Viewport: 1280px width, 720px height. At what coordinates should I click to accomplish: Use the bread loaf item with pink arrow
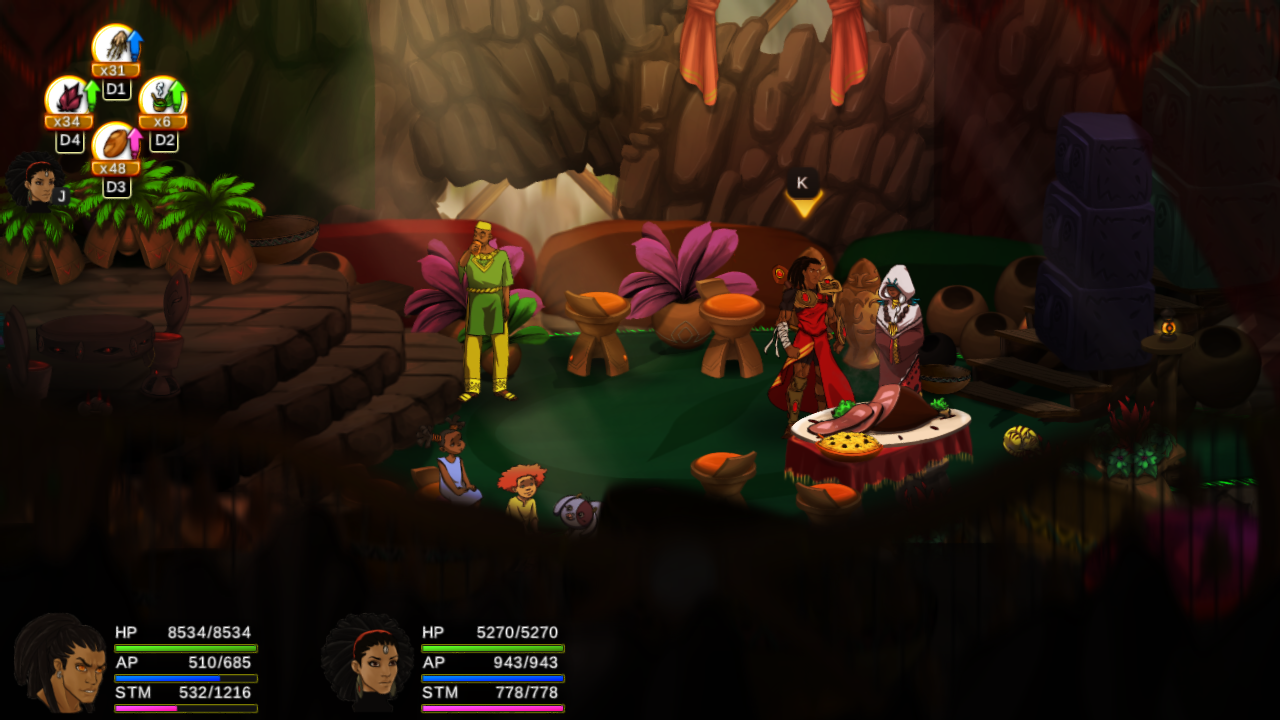[x=115, y=146]
